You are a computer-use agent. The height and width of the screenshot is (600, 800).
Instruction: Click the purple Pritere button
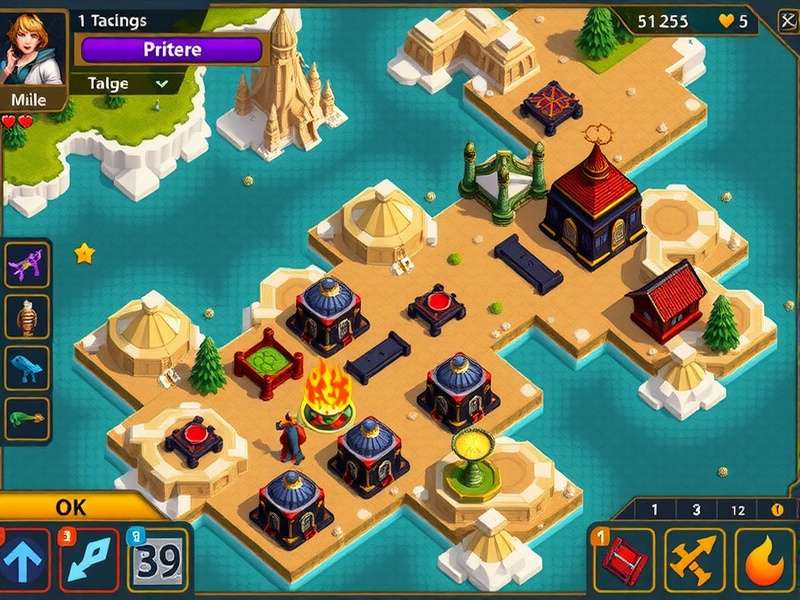[x=171, y=50]
